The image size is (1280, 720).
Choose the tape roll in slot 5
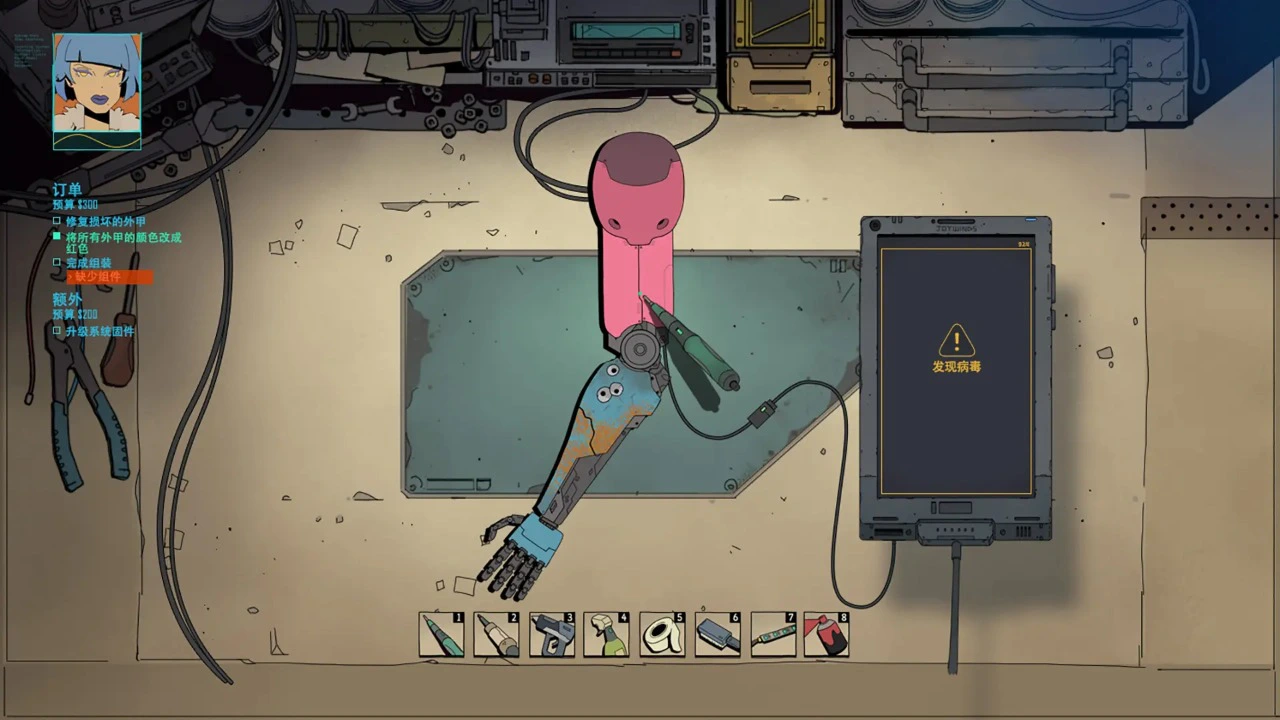662,635
